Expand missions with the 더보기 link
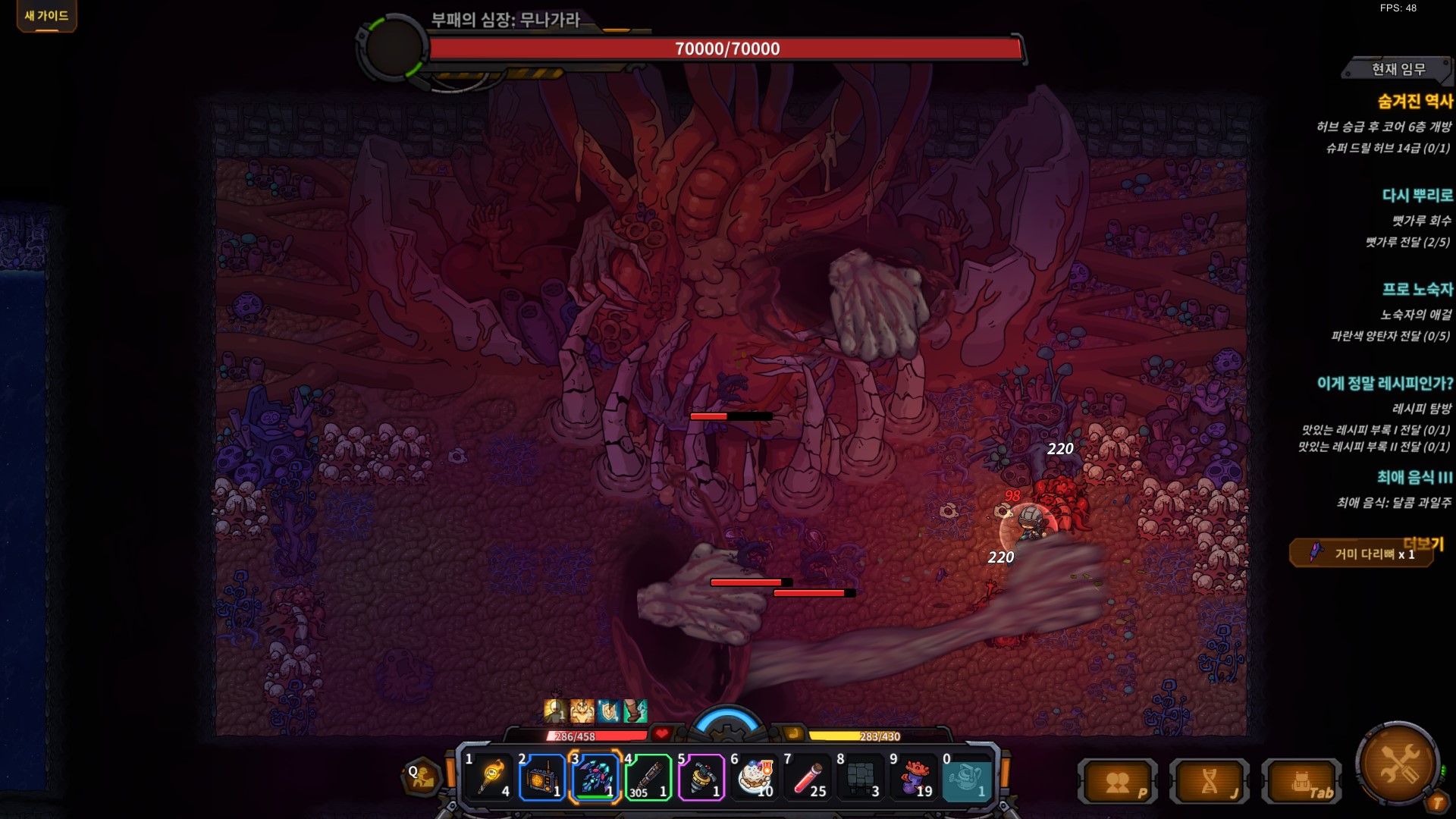Viewport: 1456px width, 819px height. pyautogui.click(x=1423, y=543)
